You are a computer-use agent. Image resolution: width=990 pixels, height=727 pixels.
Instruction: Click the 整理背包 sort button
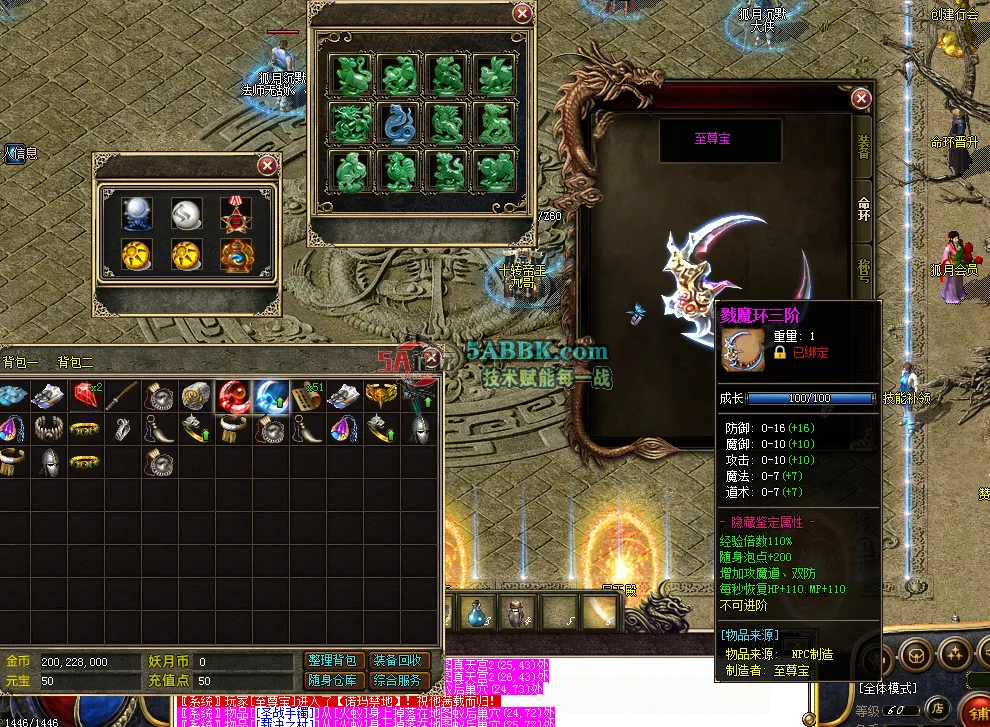coord(330,661)
